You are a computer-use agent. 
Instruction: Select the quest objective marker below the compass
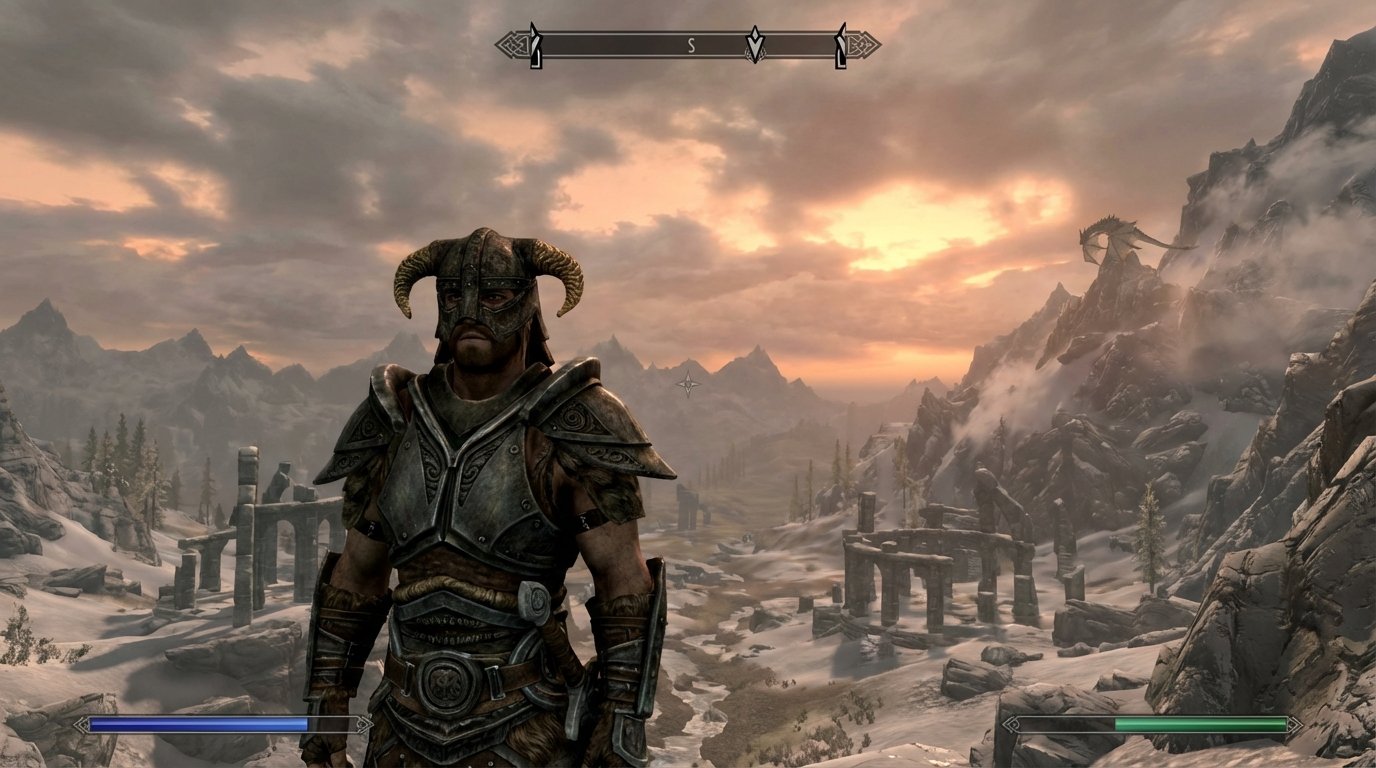(756, 45)
